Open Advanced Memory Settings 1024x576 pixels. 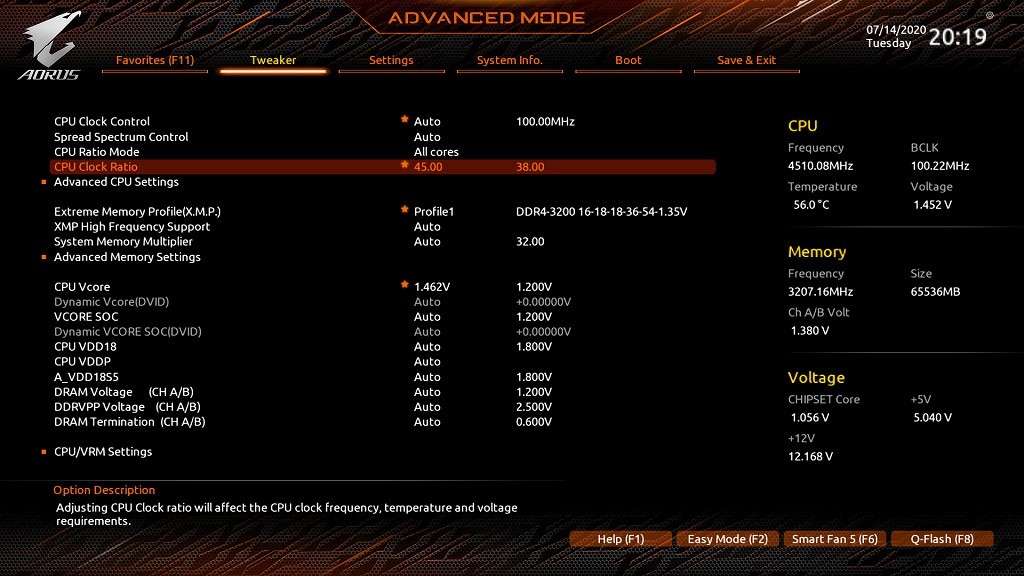127,257
